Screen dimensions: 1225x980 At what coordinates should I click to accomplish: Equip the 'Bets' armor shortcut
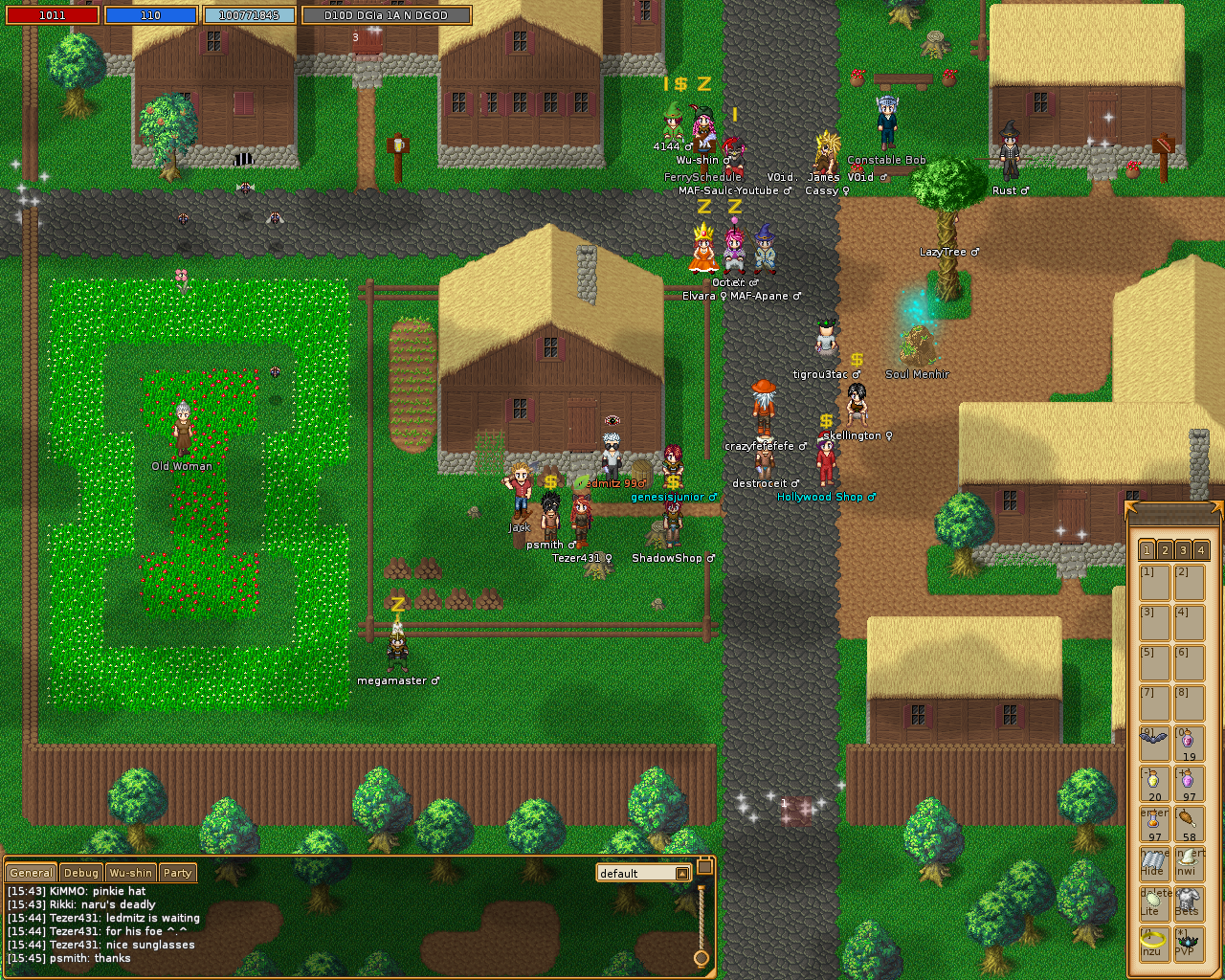pos(1188,902)
